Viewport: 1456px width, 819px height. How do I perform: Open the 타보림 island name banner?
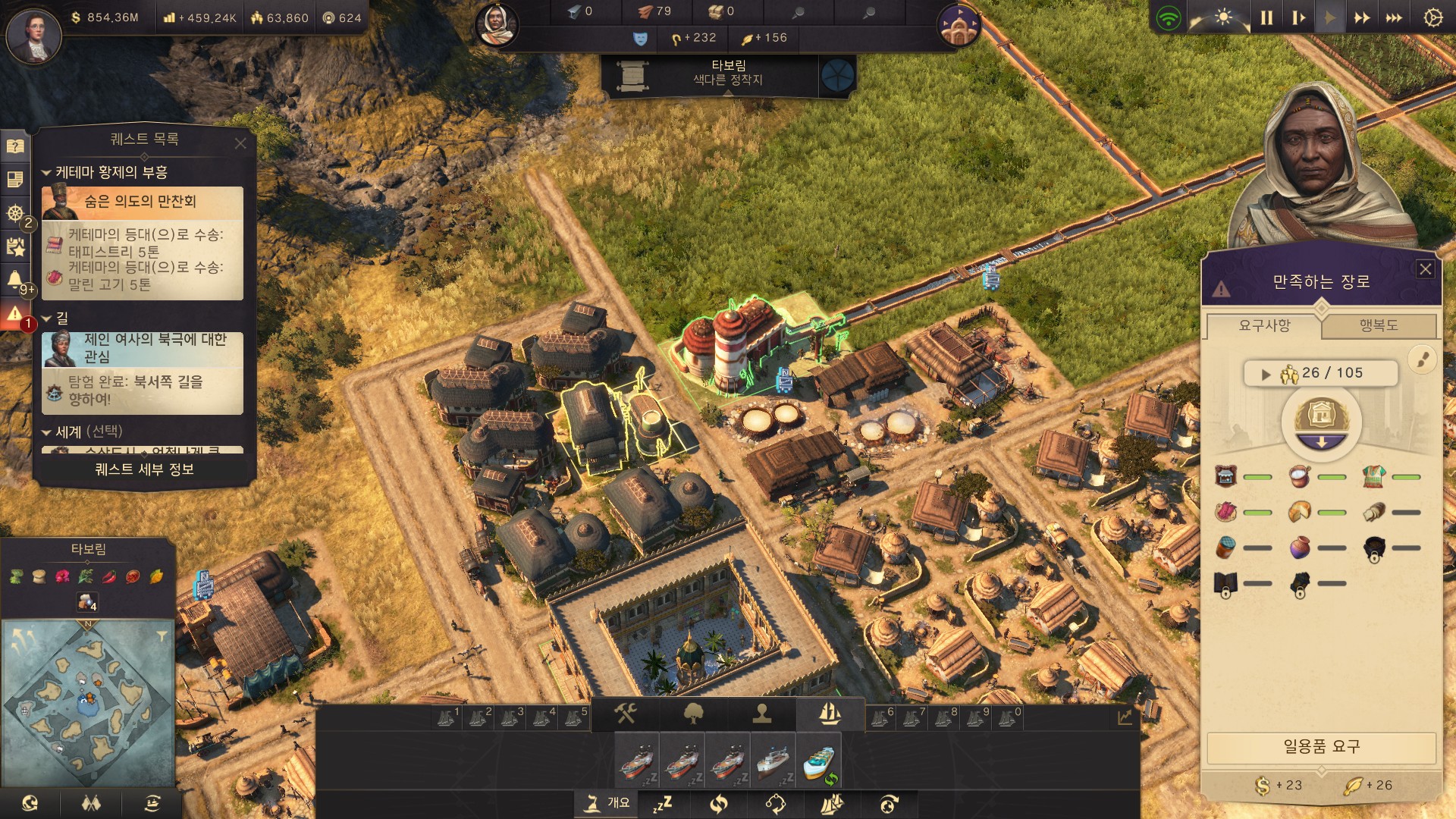pyautogui.click(x=726, y=73)
